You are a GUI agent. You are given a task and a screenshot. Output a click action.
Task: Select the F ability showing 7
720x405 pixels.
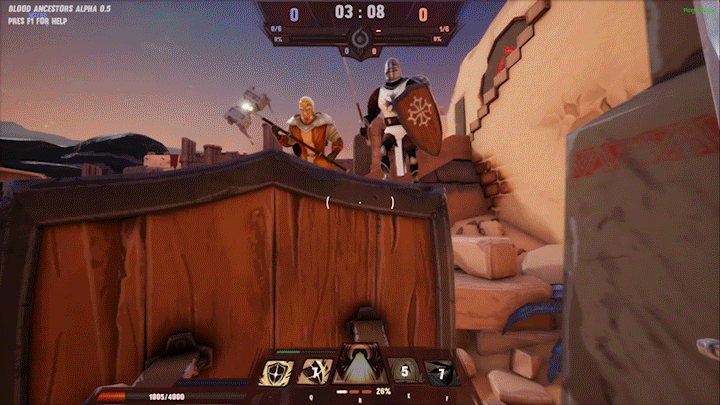[441, 372]
